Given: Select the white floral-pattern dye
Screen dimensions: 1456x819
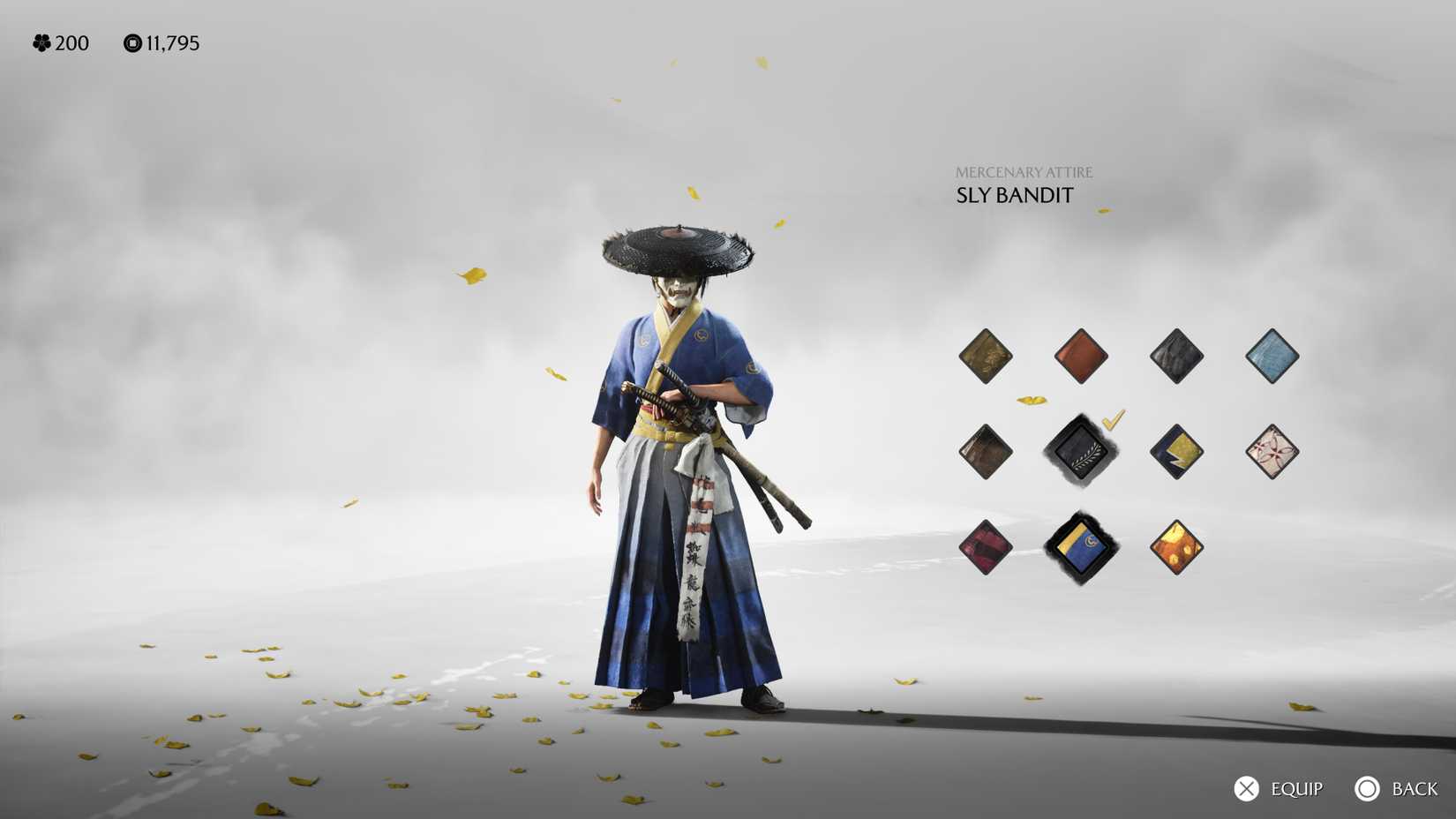Looking at the screenshot, I should pyautogui.click(x=1271, y=452).
